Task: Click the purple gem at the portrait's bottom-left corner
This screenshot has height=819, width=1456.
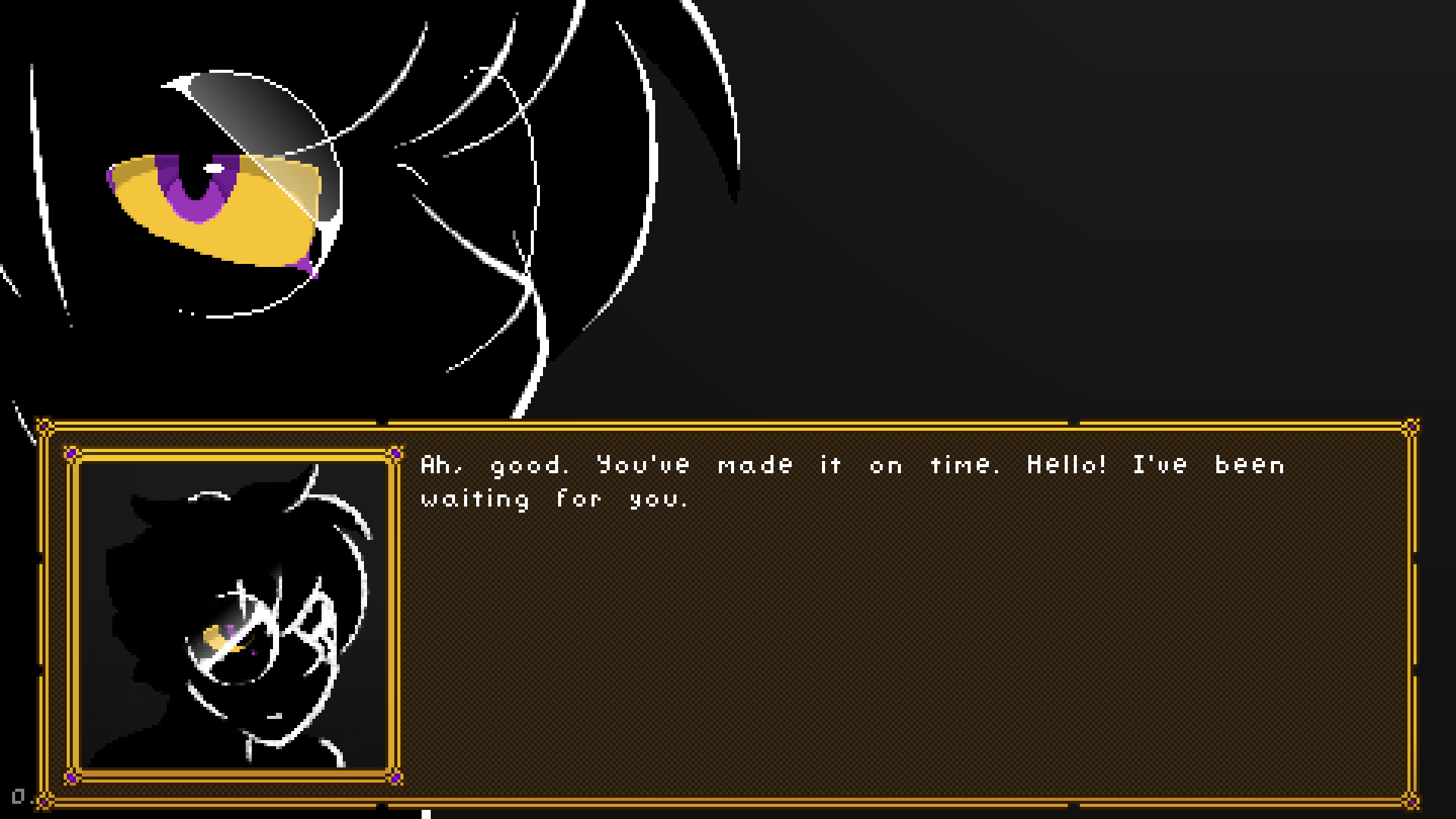Action: click(x=71, y=778)
